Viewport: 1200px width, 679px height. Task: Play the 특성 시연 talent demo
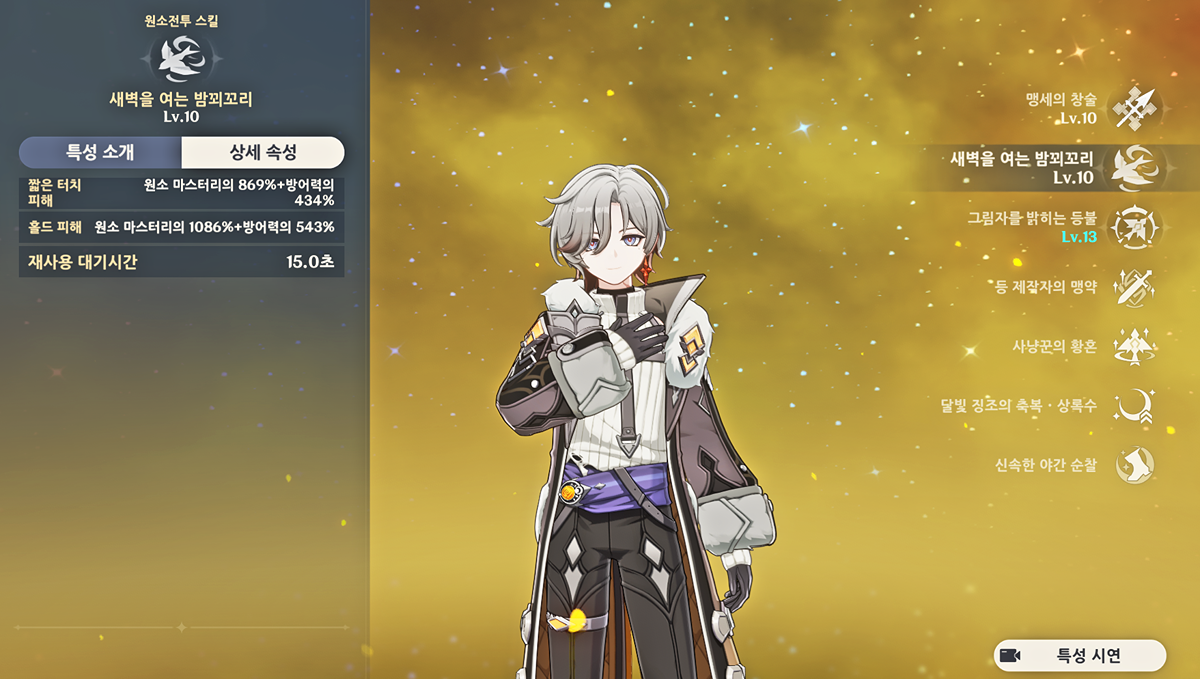pos(1080,656)
